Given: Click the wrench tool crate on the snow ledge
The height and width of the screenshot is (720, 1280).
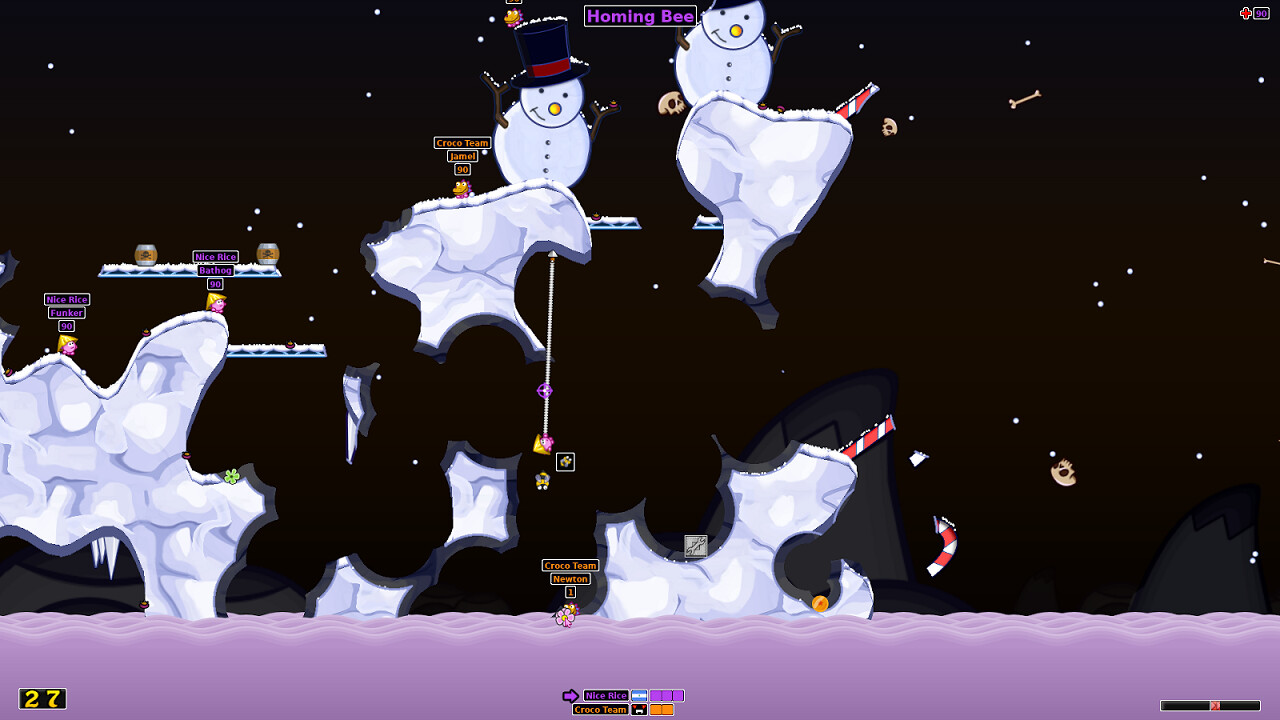Looking at the screenshot, I should click(x=694, y=547).
